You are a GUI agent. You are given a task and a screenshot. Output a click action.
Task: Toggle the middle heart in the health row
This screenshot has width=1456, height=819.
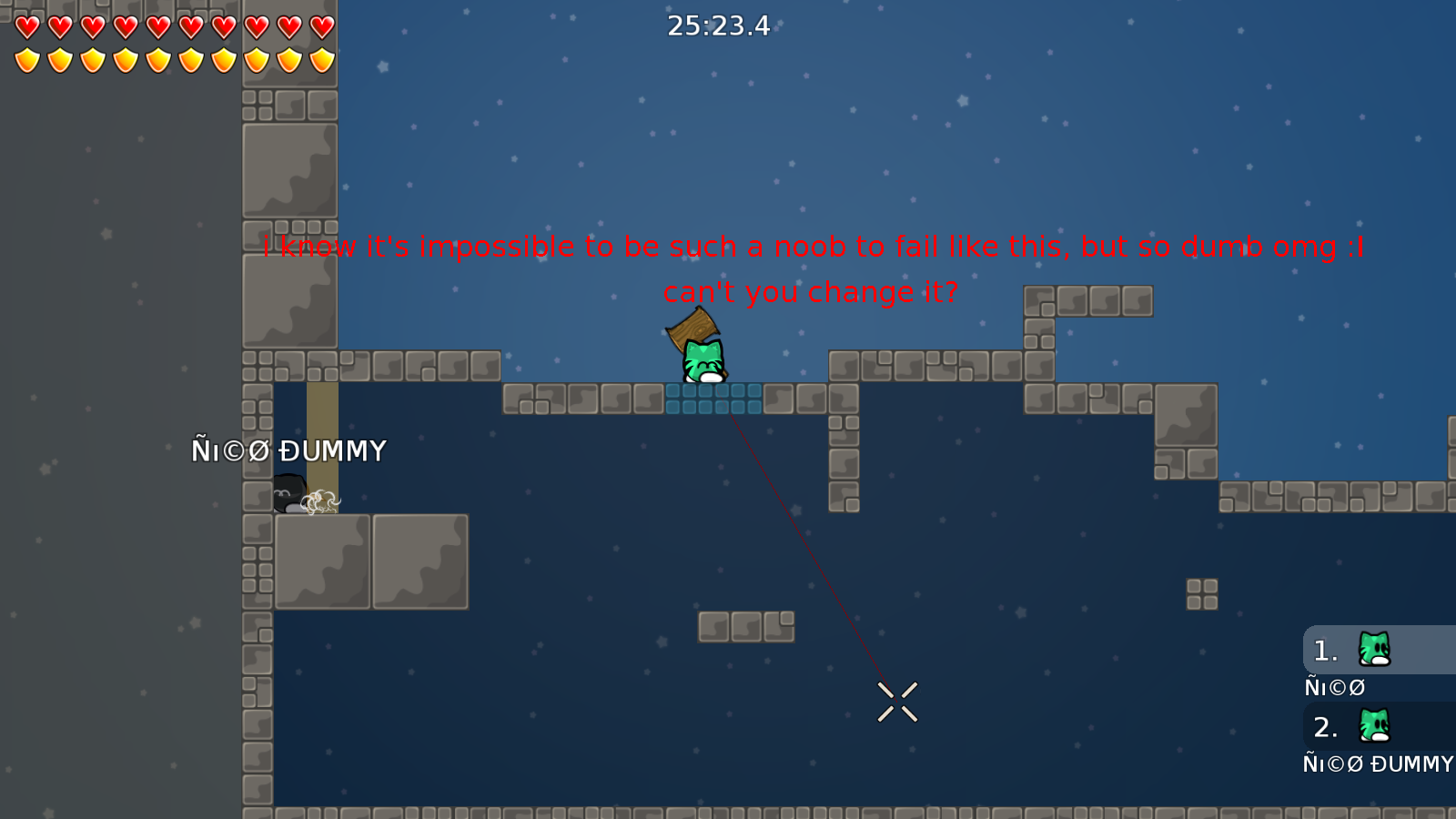point(159,25)
